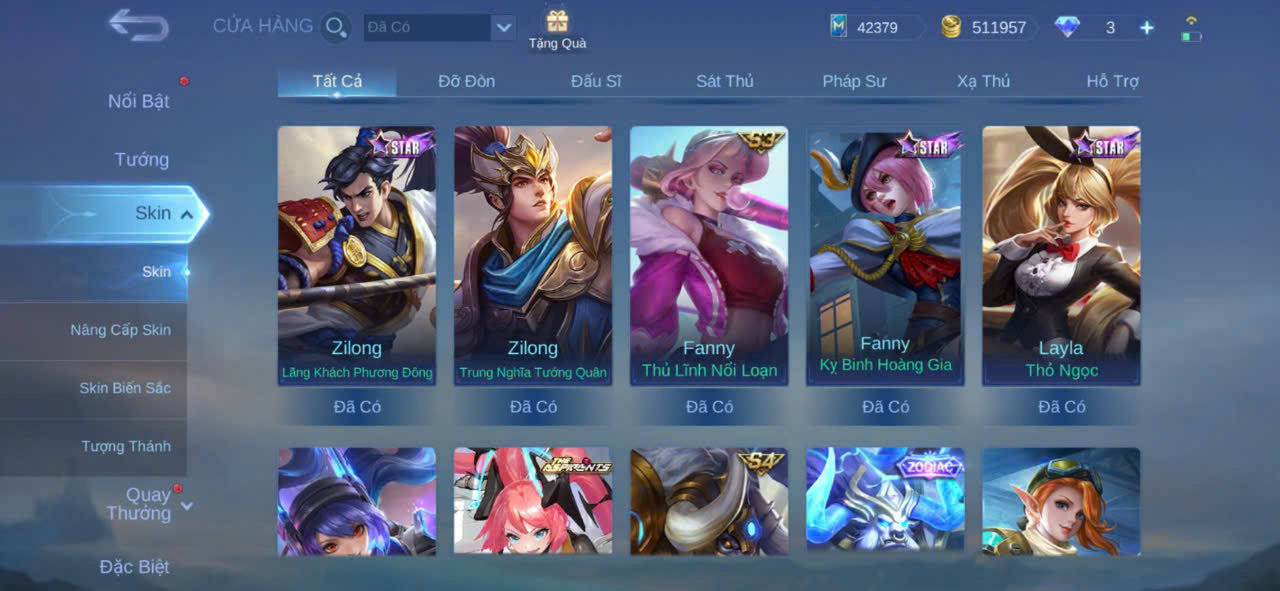Add diamonds with the plus button
The width and height of the screenshot is (1280, 591).
click(1146, 28)
